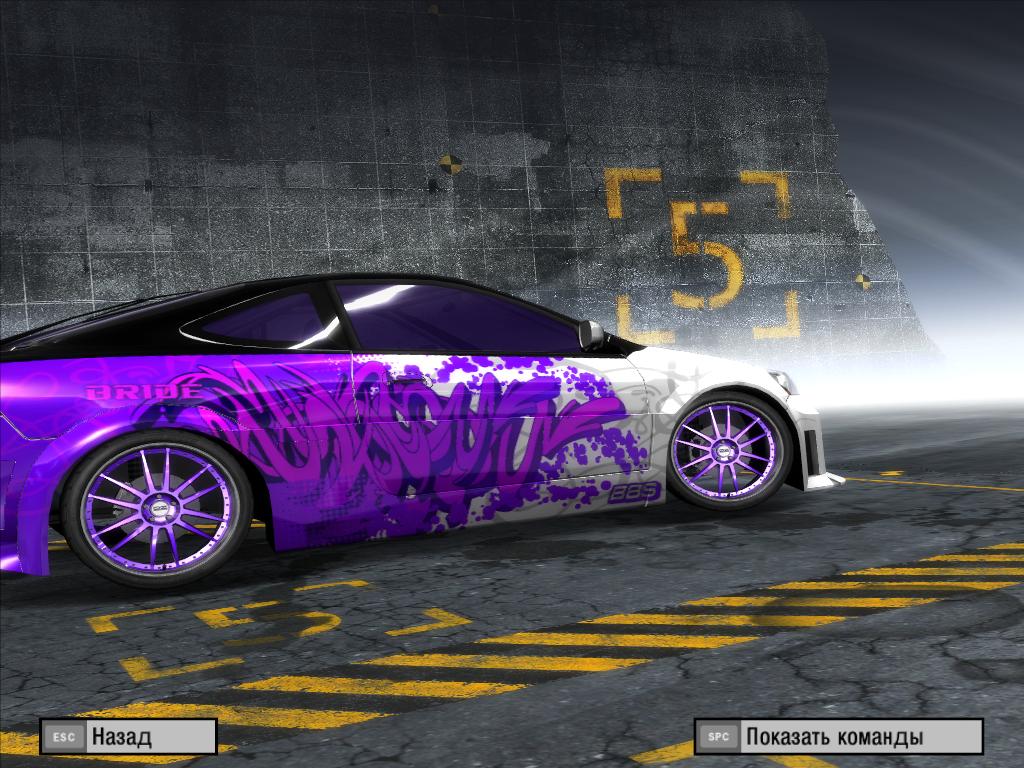Click the Показать команды button
The height and width of the screenshot is (768, 1024).
838,737
